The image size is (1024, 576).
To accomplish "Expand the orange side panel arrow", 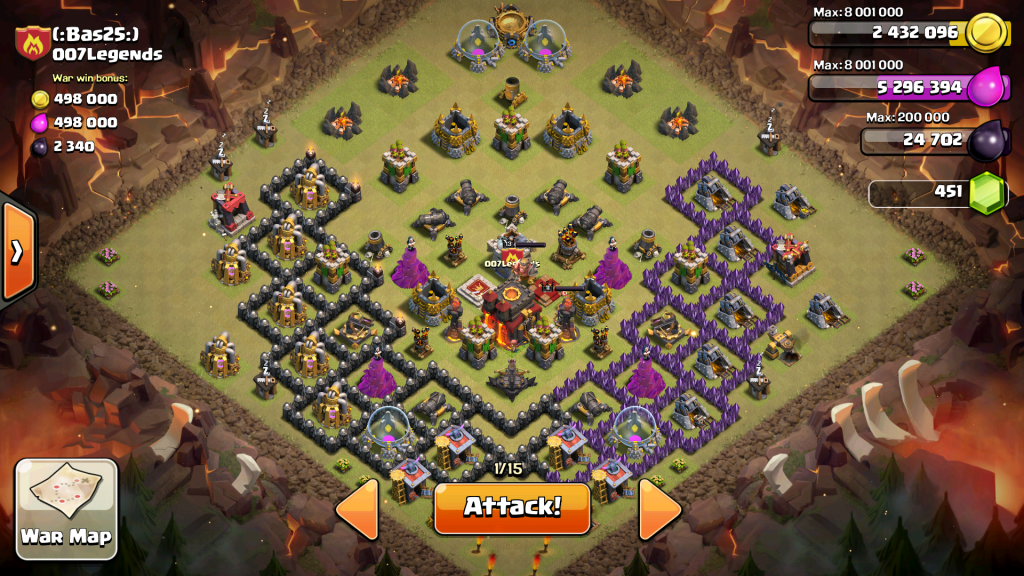I will (x=17, y=250).
